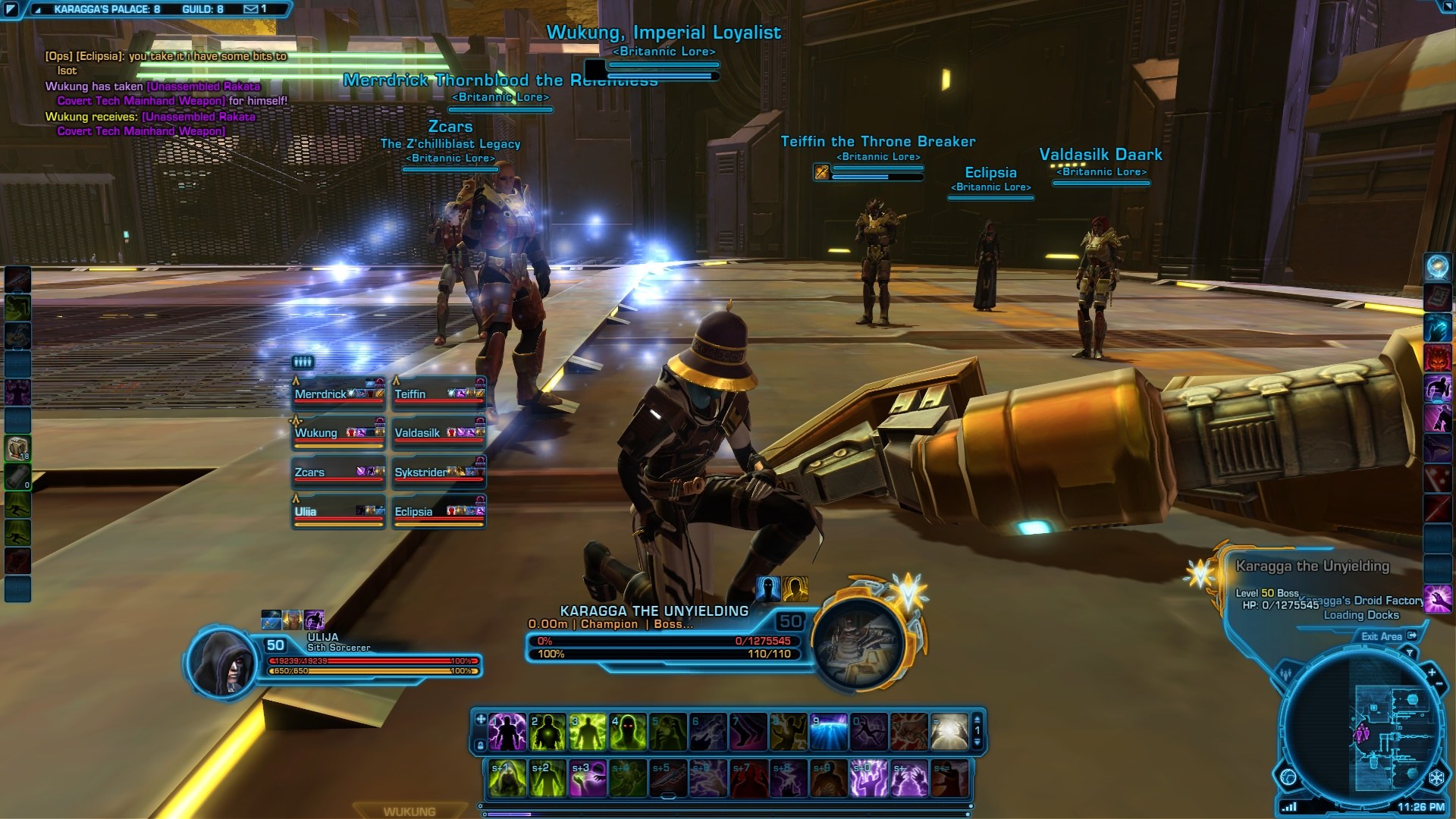This screenshot has width=1456, height=819.
Task: Click the Exit Area button
Action: tap(1388, 636)
